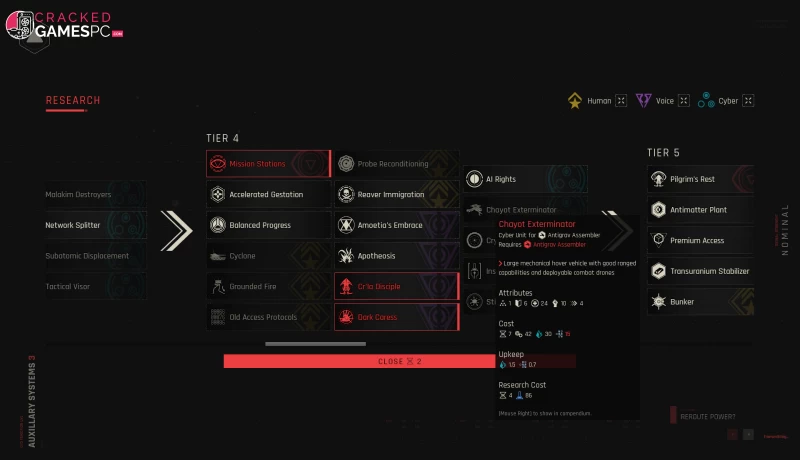Image resolution: width=800 pixels, height=460 pixels.
Task: Select the Cyclone unit research
Action: click(x=268, y=256)
